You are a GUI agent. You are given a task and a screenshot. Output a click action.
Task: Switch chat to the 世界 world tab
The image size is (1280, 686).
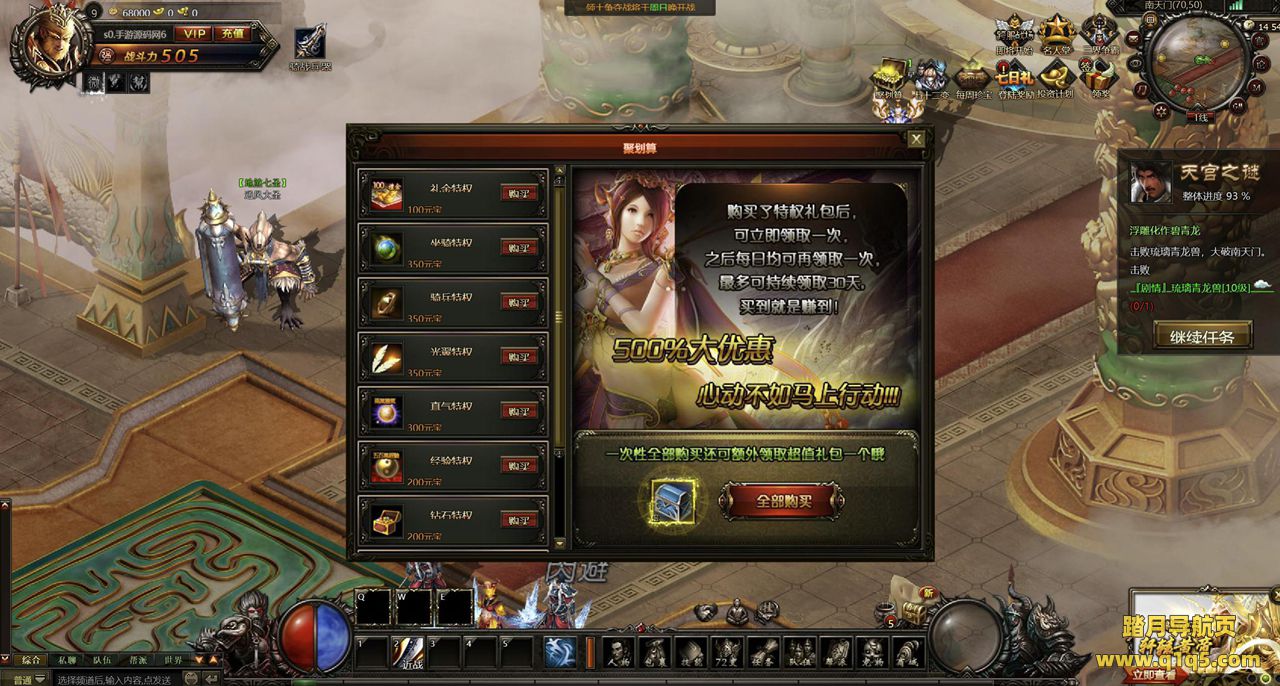pos(174,660)
